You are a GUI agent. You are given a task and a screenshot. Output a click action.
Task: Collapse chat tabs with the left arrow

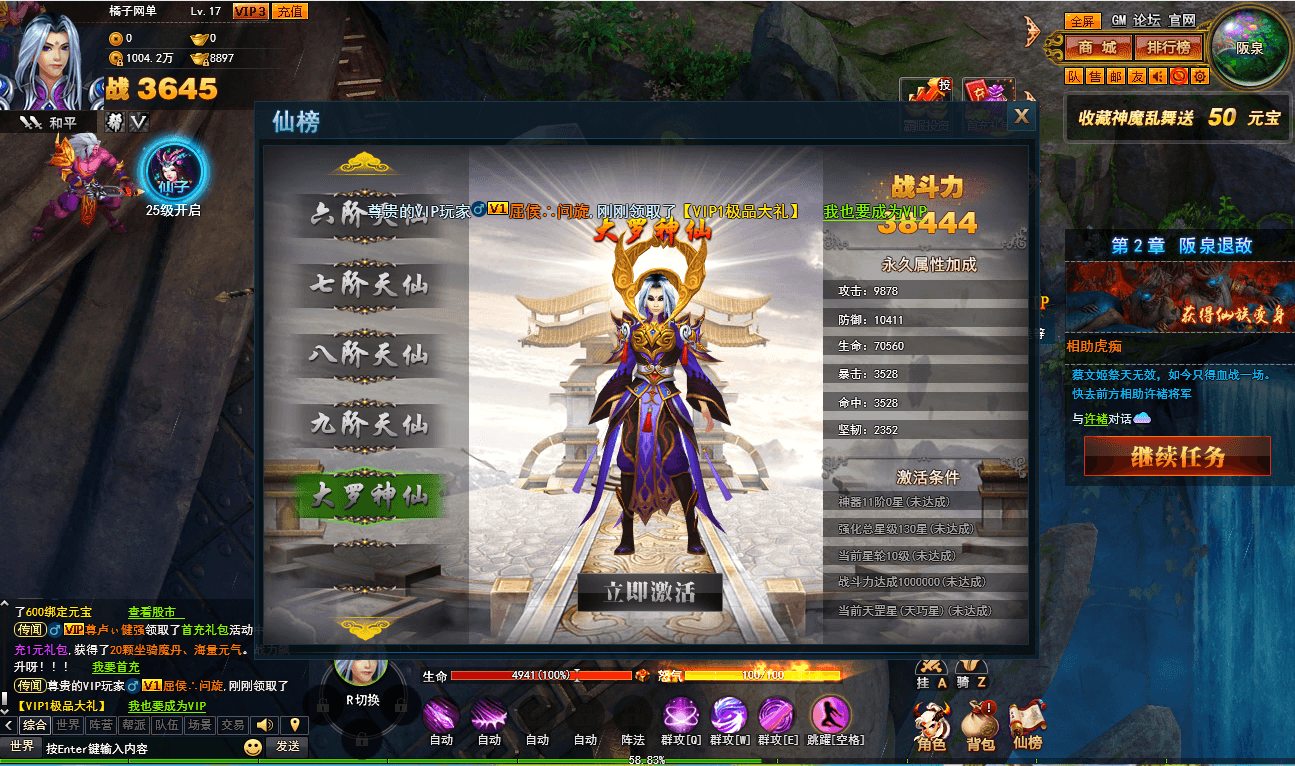pos(8,726)
